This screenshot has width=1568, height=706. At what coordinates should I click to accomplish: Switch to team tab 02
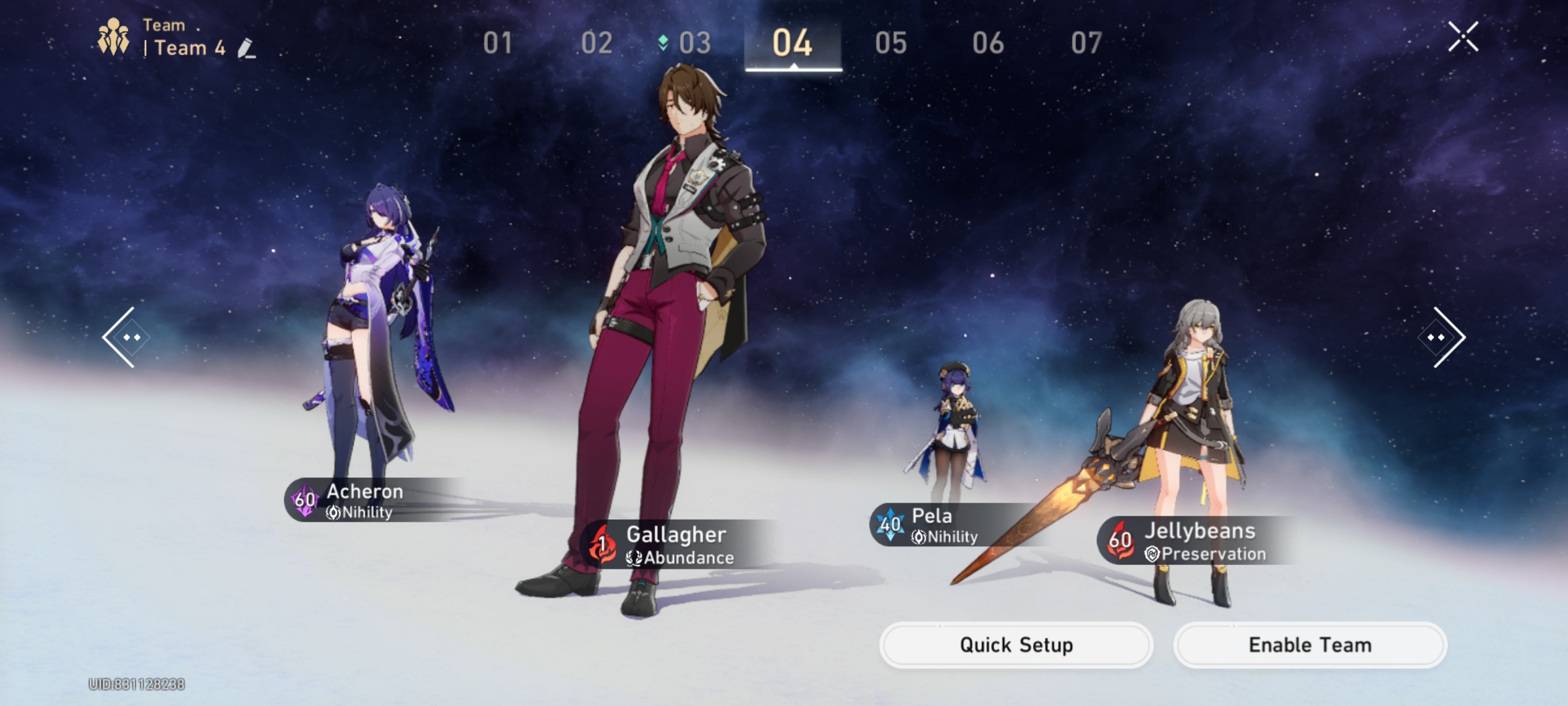(596, 43)
